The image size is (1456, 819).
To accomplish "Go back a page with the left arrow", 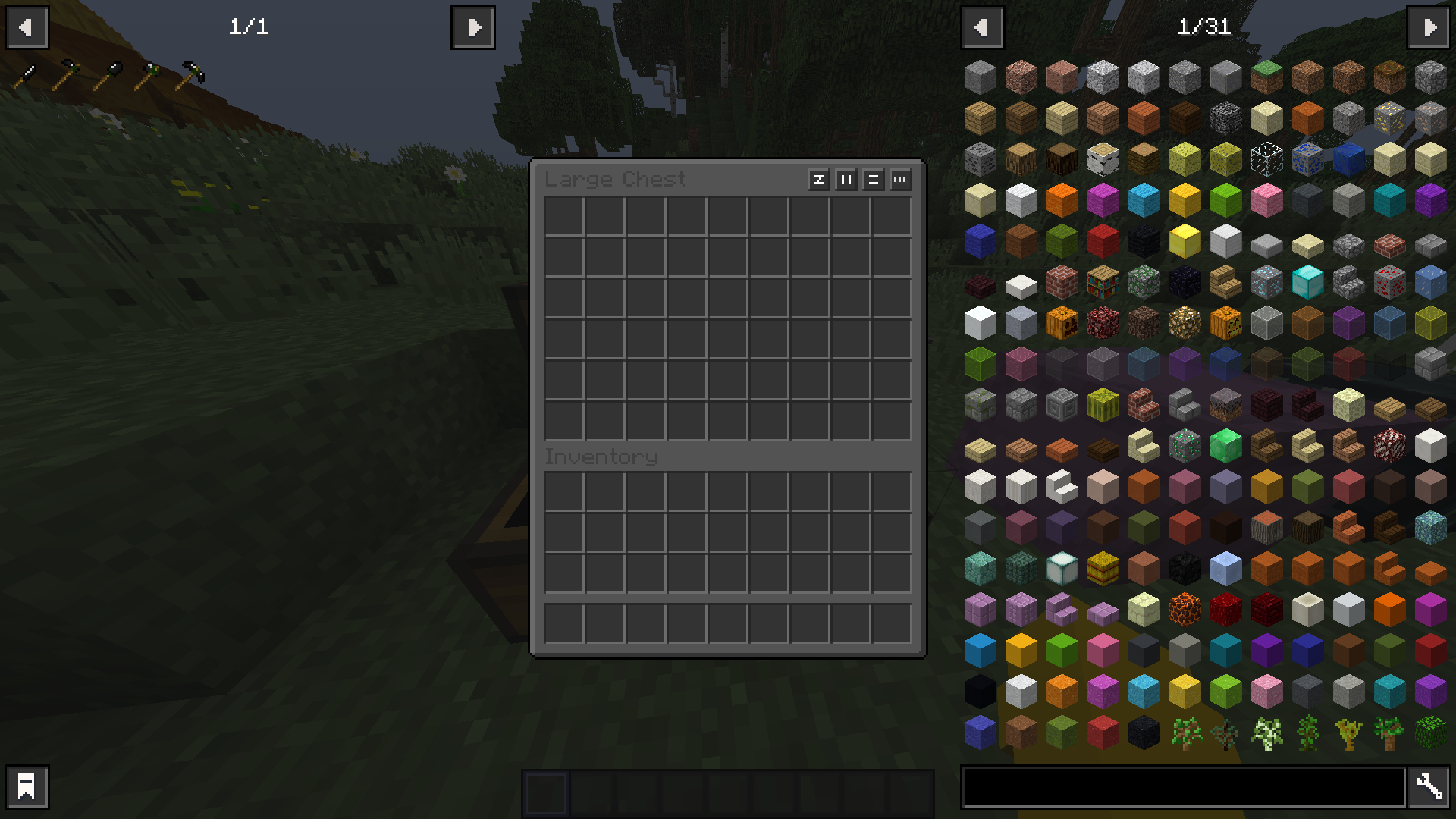I will (x=983, y=27).
